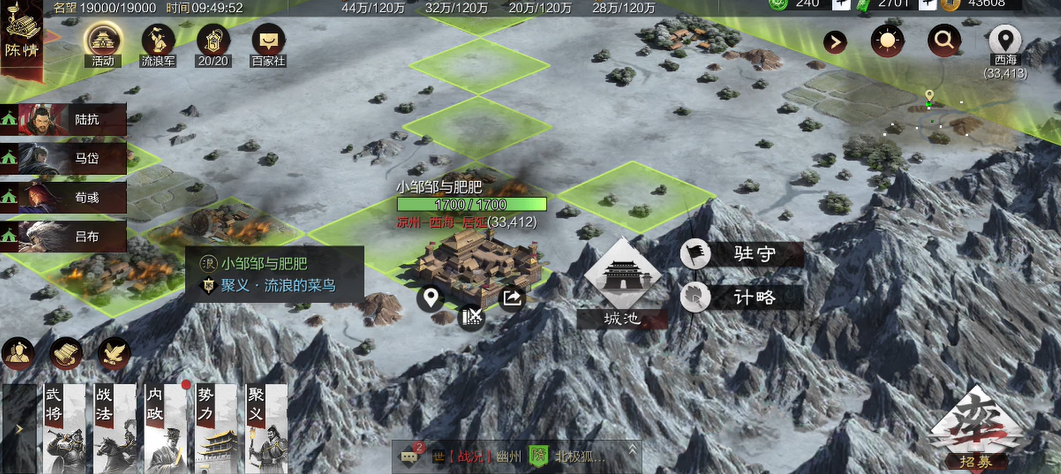Image resolution: width=1061 pixels, height=474 pixels.
Task: Select general 马岱 from the army list
Action: click(65, 158)
